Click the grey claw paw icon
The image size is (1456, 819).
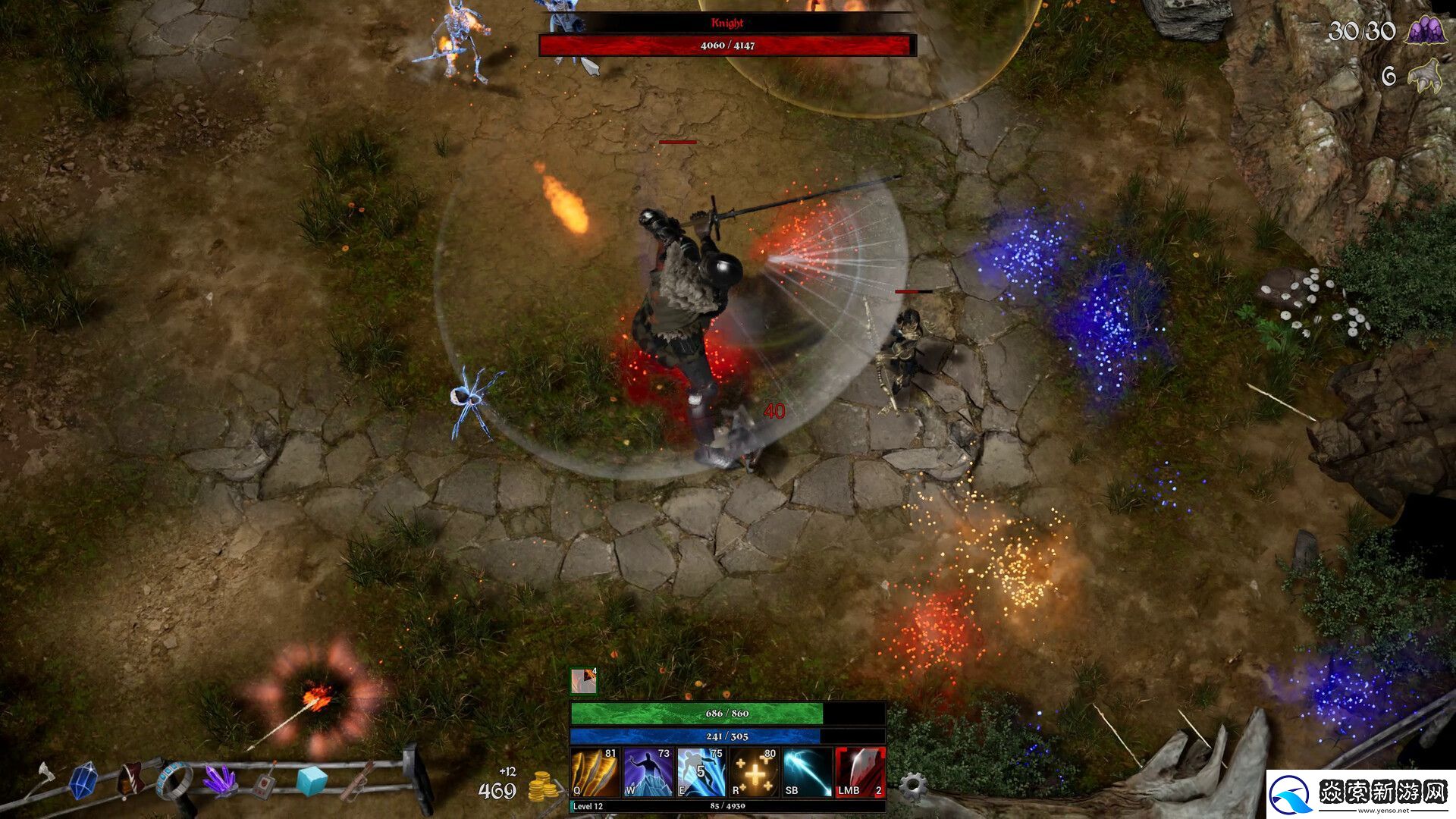point(1425,77)
